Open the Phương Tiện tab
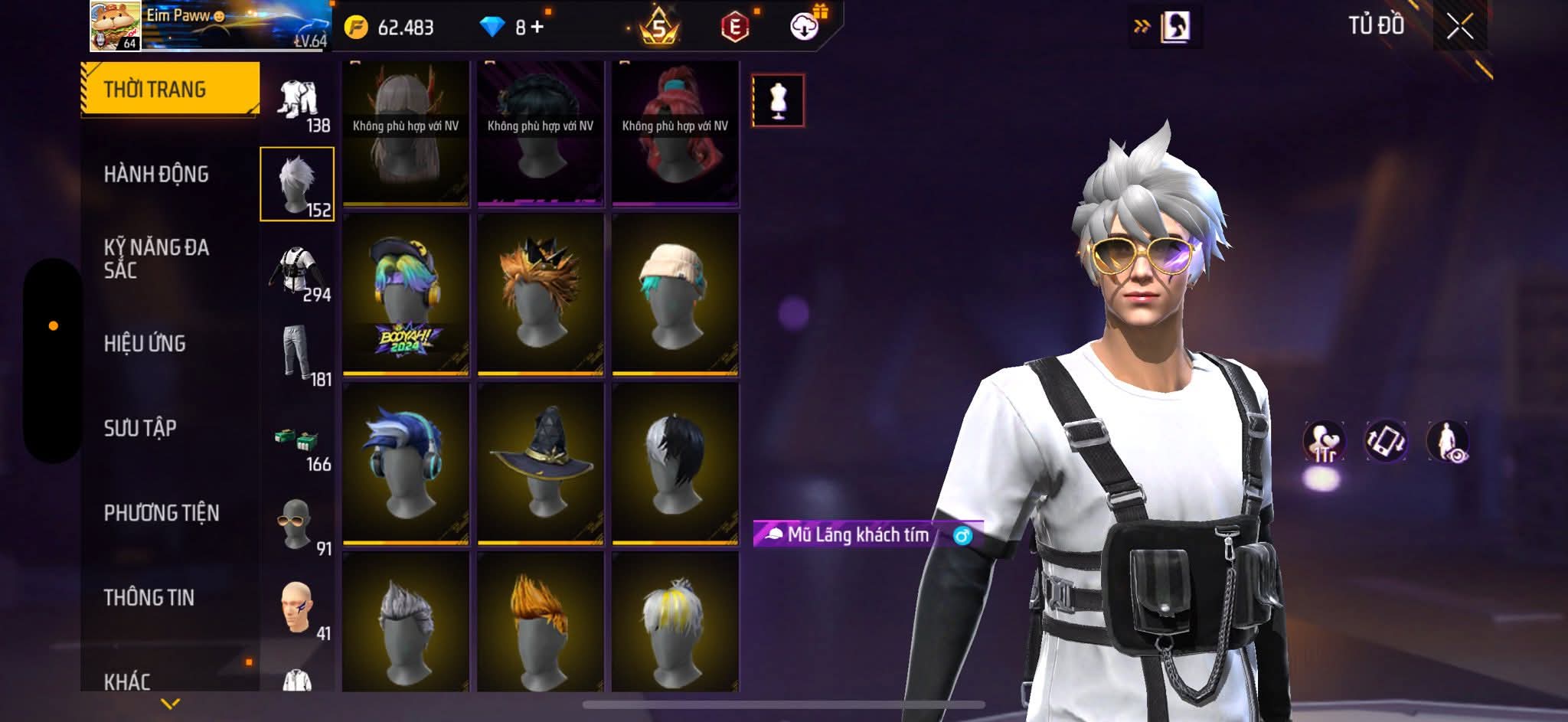1568x722 pixels. (x=162, y=513)
